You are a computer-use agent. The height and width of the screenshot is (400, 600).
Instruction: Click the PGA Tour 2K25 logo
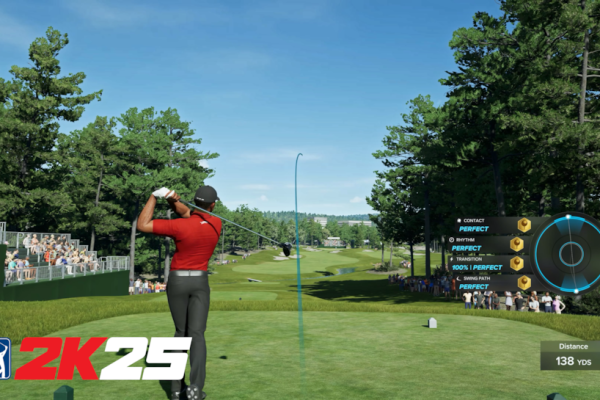click(x=96, y=358)
